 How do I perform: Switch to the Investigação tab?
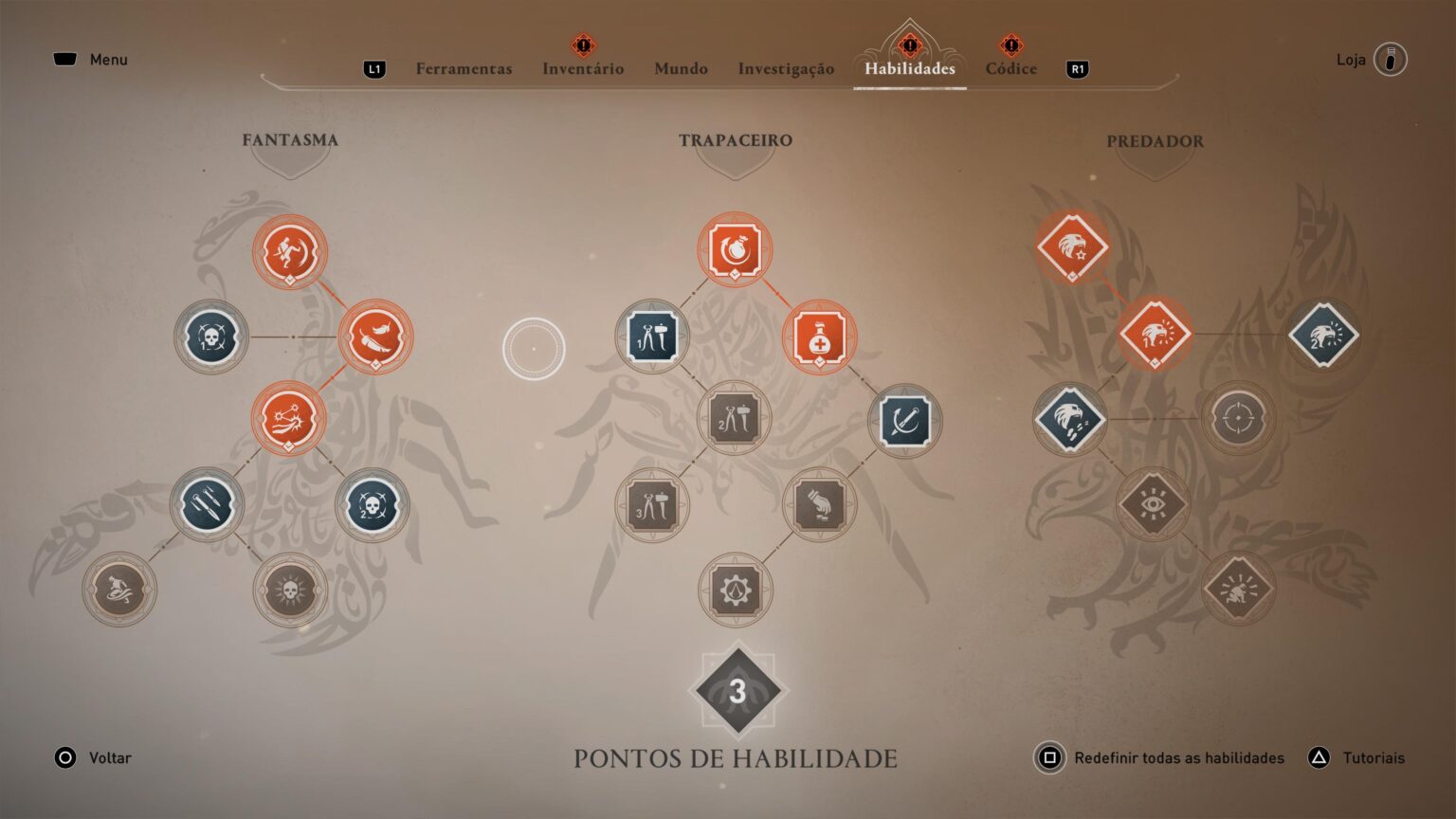click(x=785, y=68)
